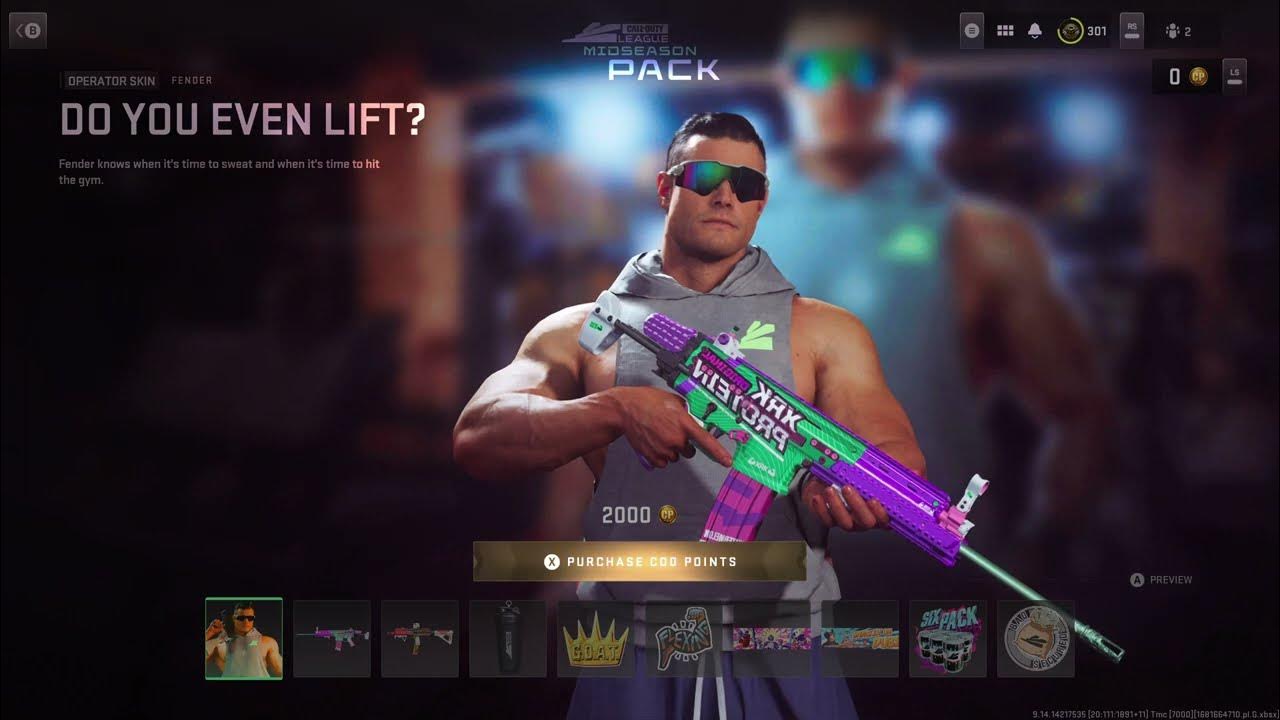Select the Flexin' fist item
Screen dimensions: 1280x720
pyautogui.click(x=684, y=639)
